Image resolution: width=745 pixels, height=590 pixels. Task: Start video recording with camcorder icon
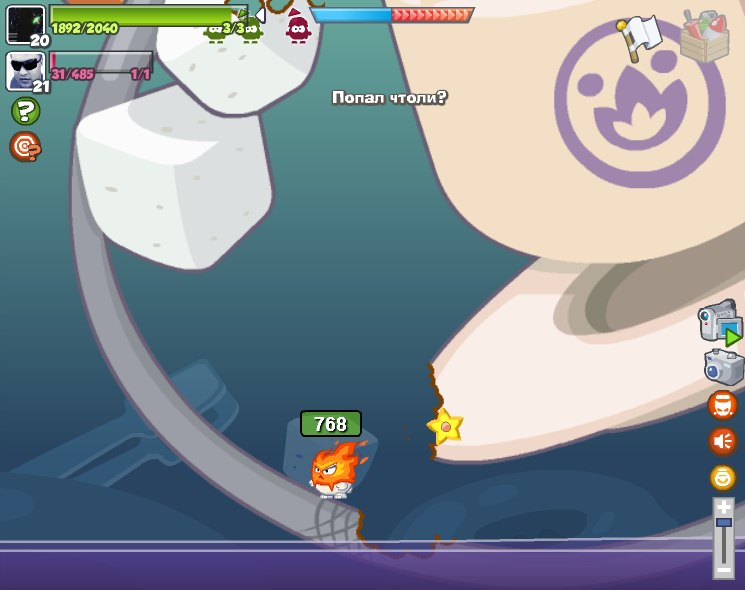(x=720, y=322)
